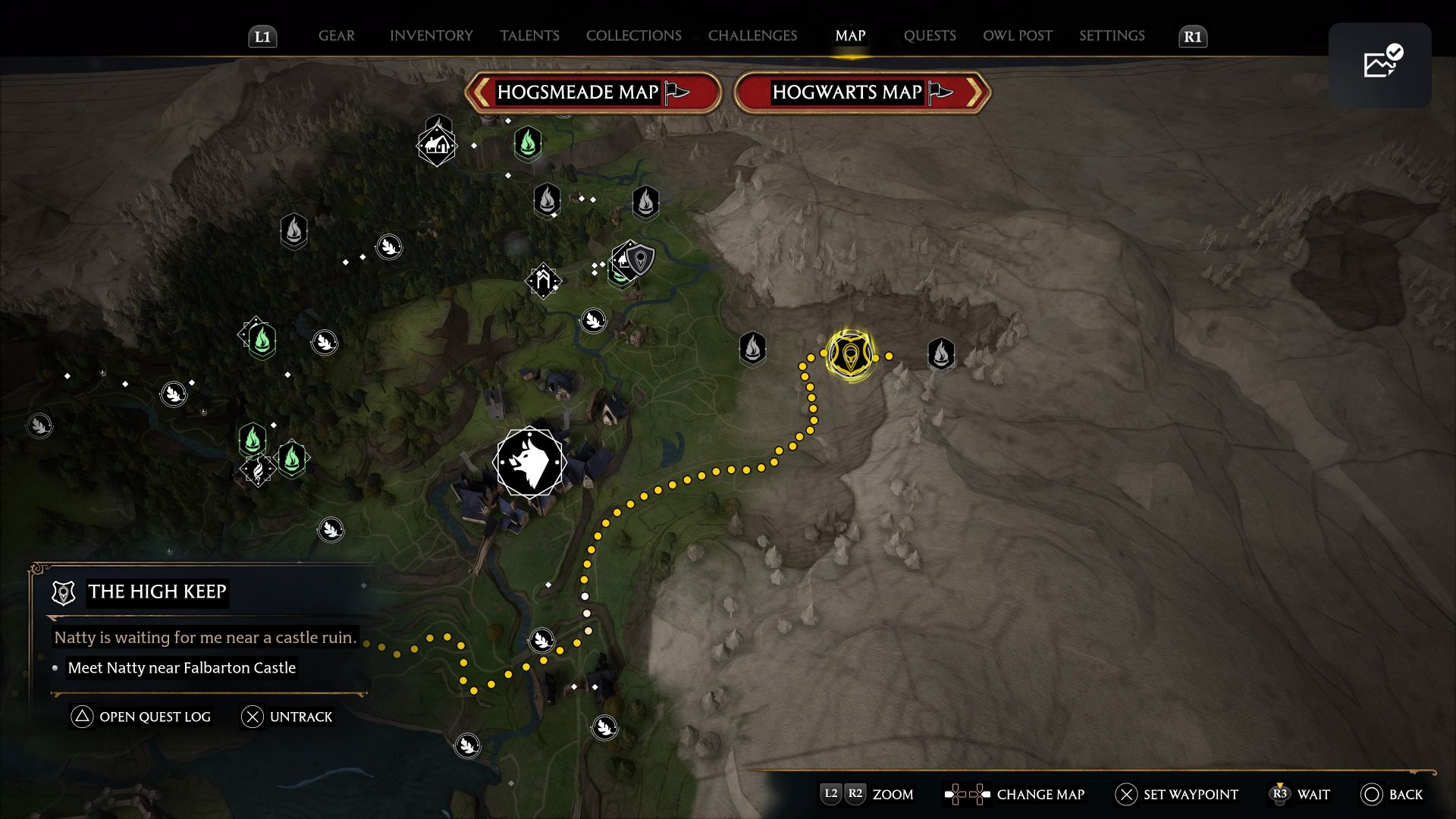Open the Collections menu tab

tap(633, 36)
